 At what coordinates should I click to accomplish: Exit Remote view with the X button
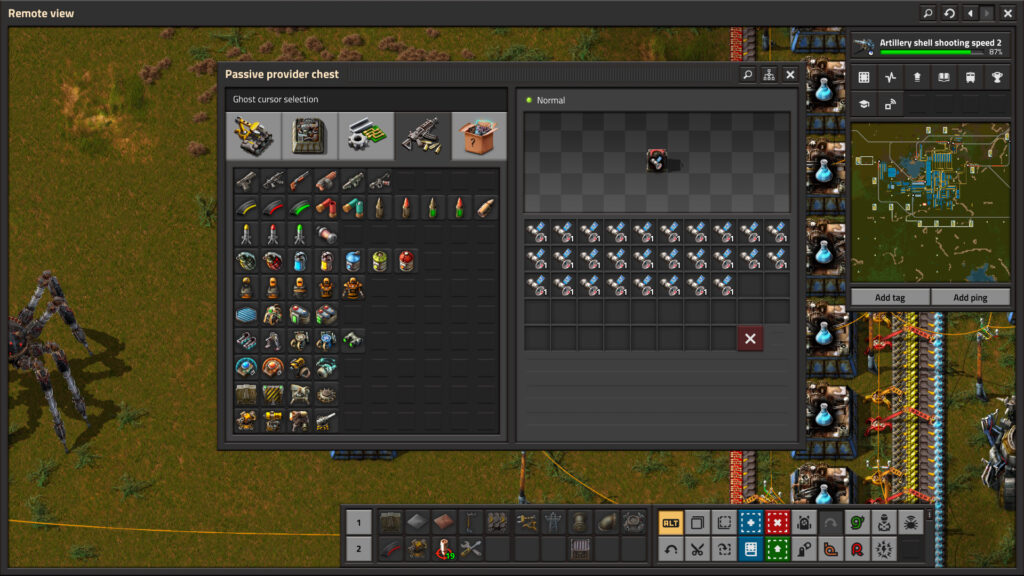point(1008,13)
